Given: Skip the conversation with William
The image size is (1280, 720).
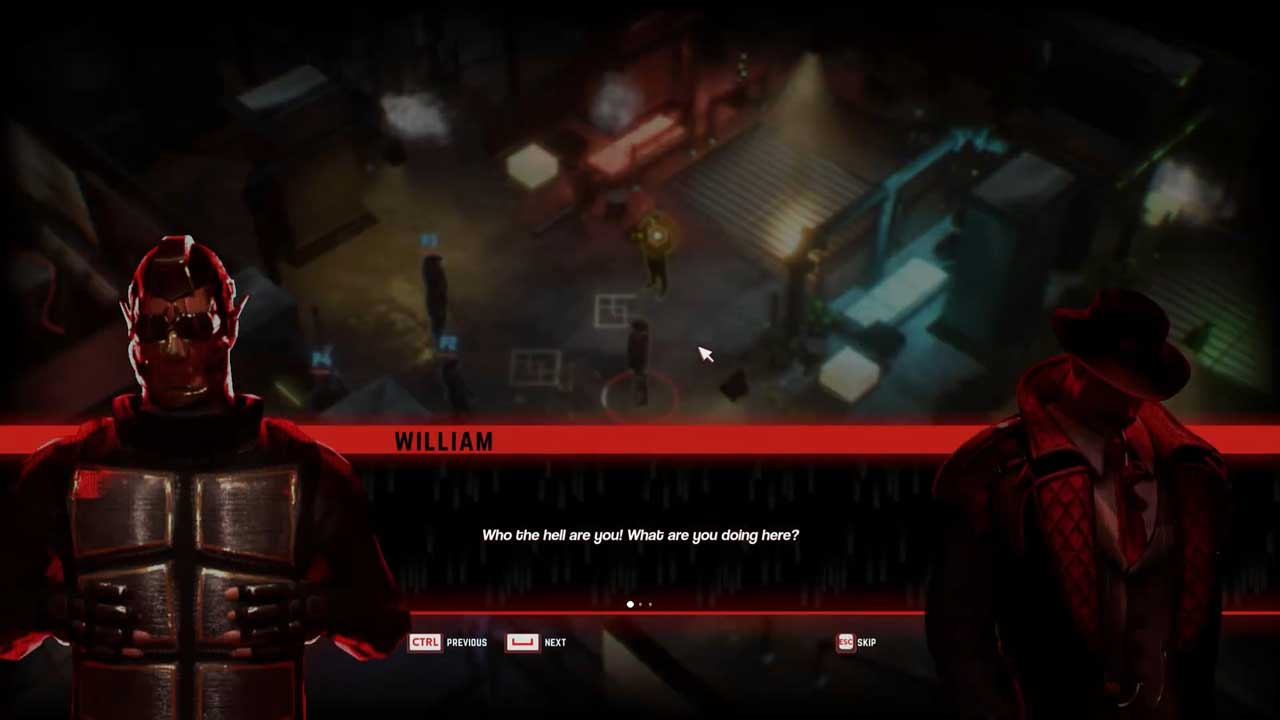Looking at the screenshot, I should (x=856, y=642).
